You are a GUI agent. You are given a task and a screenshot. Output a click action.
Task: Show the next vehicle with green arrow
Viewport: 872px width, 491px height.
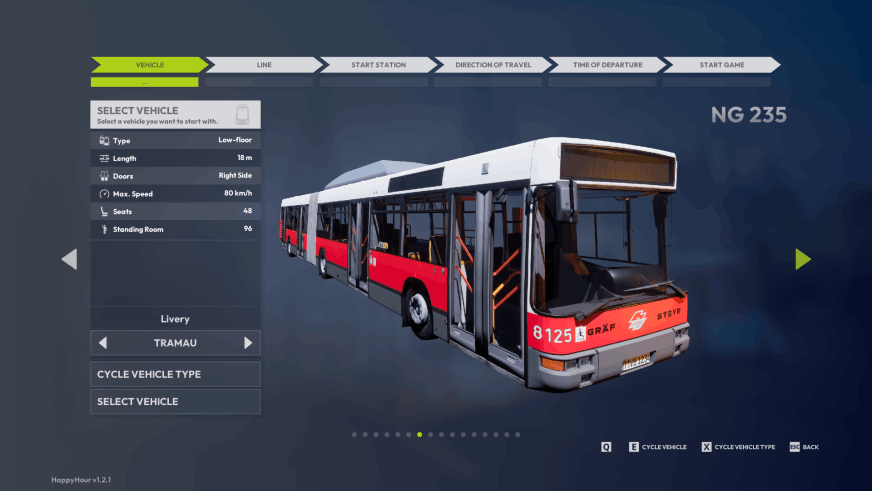click(x=803, y=259)
